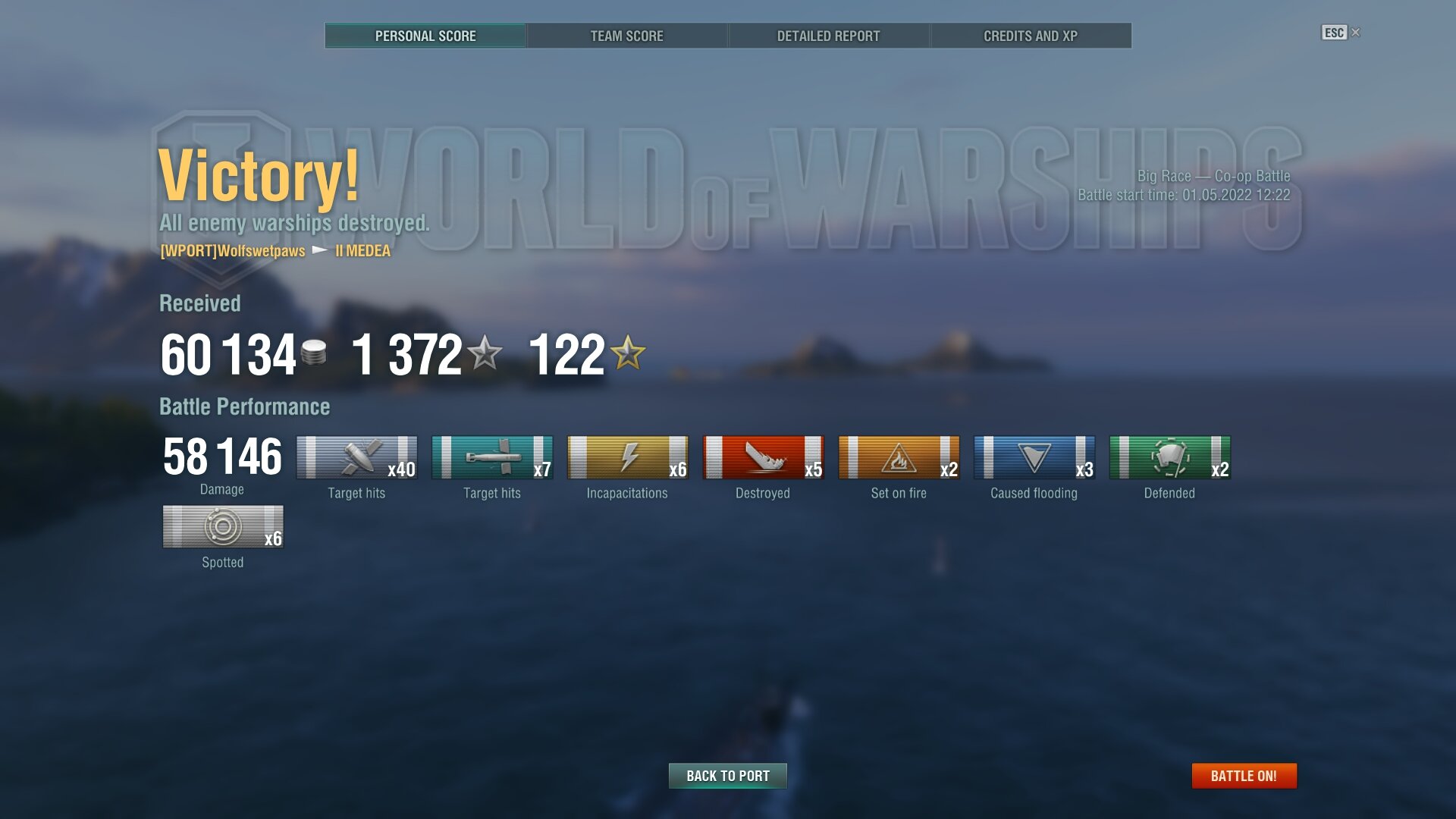Switch to the Team Score tab
This screenshot has height=819, width=1456.
point(626,36)
